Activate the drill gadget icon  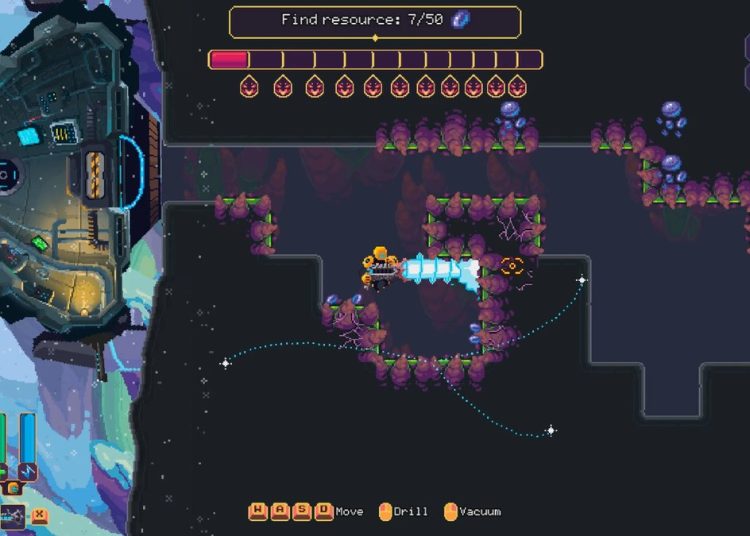[12, 516]
